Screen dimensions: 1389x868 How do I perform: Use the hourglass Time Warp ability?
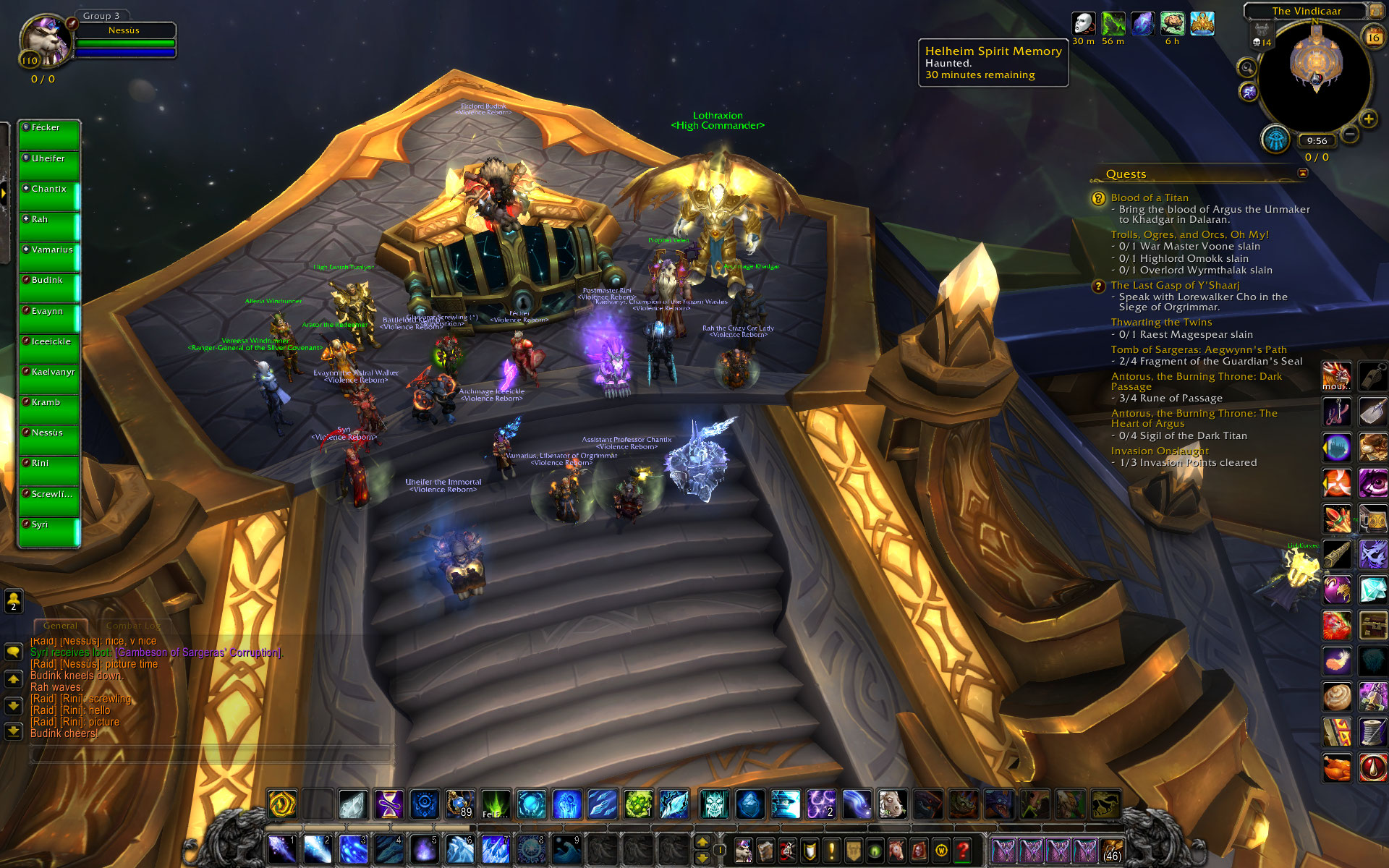(389, 804)
